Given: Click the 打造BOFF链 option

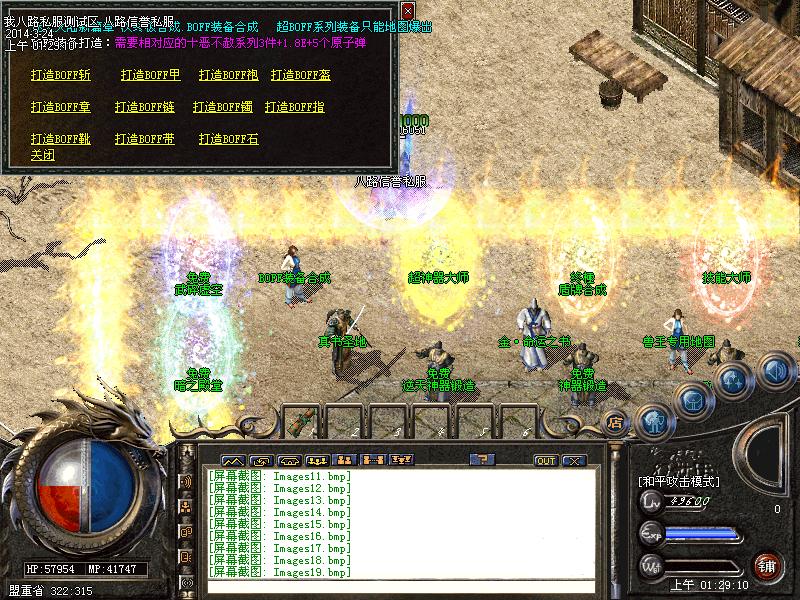Looking at the screenshot, I should coord(144,107).
